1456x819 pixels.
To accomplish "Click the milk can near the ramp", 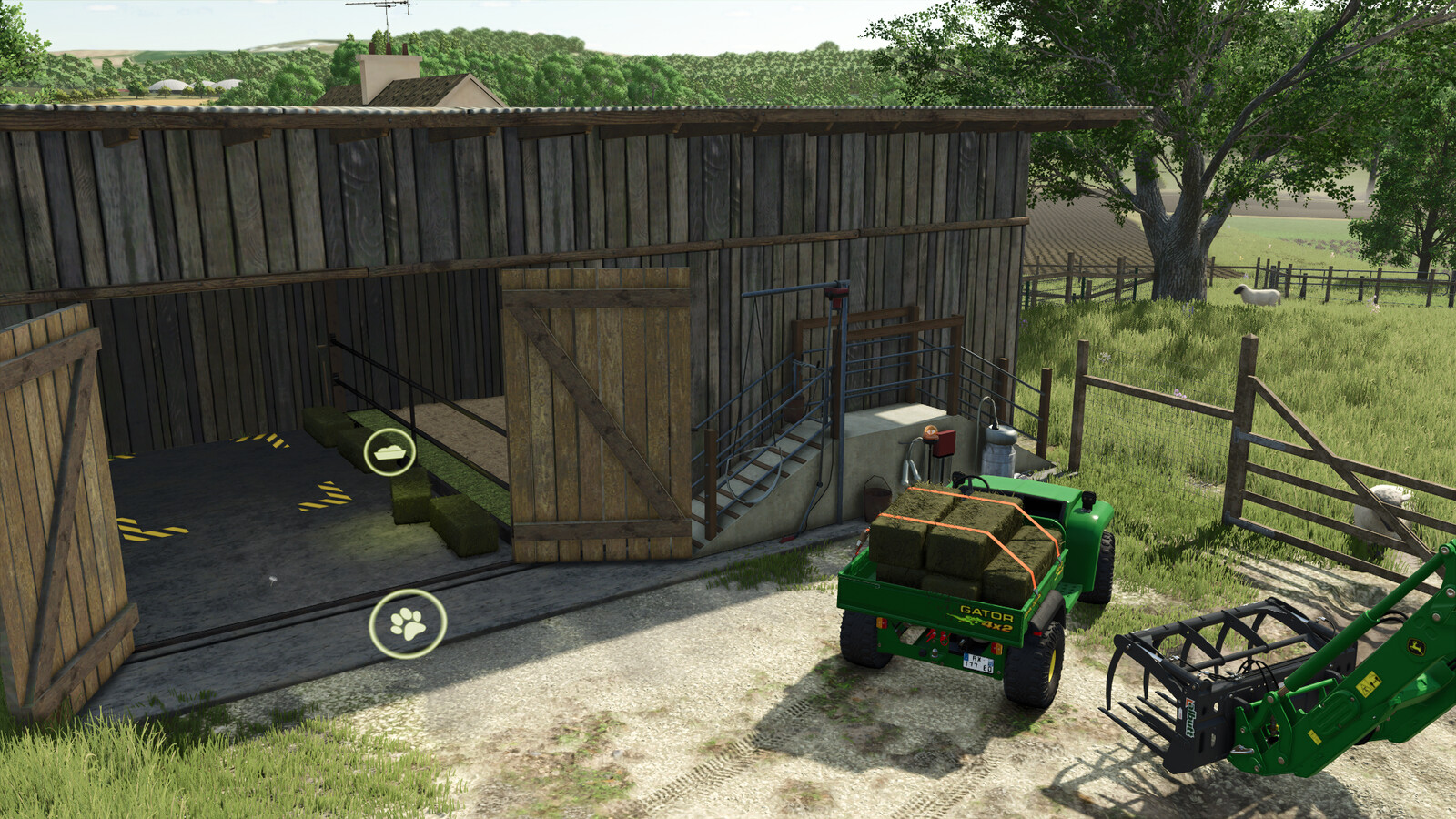I will point(998,449).
